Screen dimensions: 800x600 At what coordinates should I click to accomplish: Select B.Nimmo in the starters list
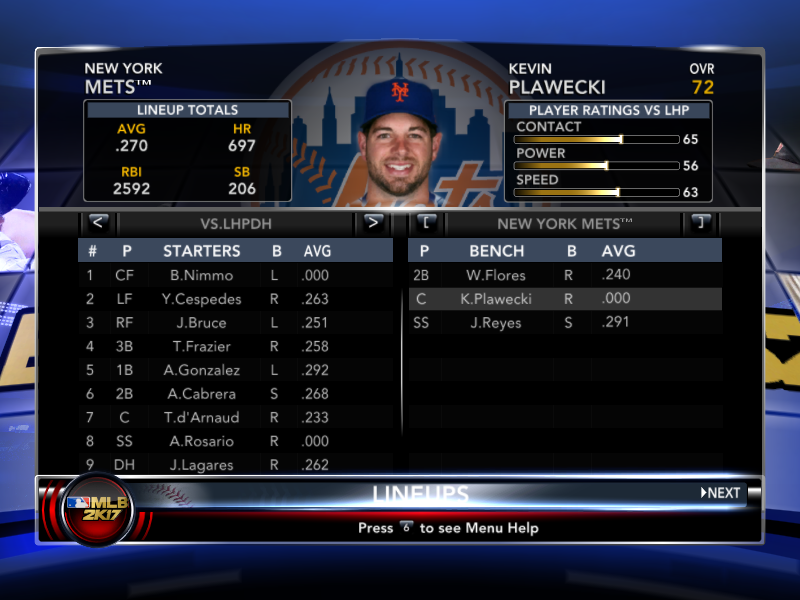coord(201,275)
